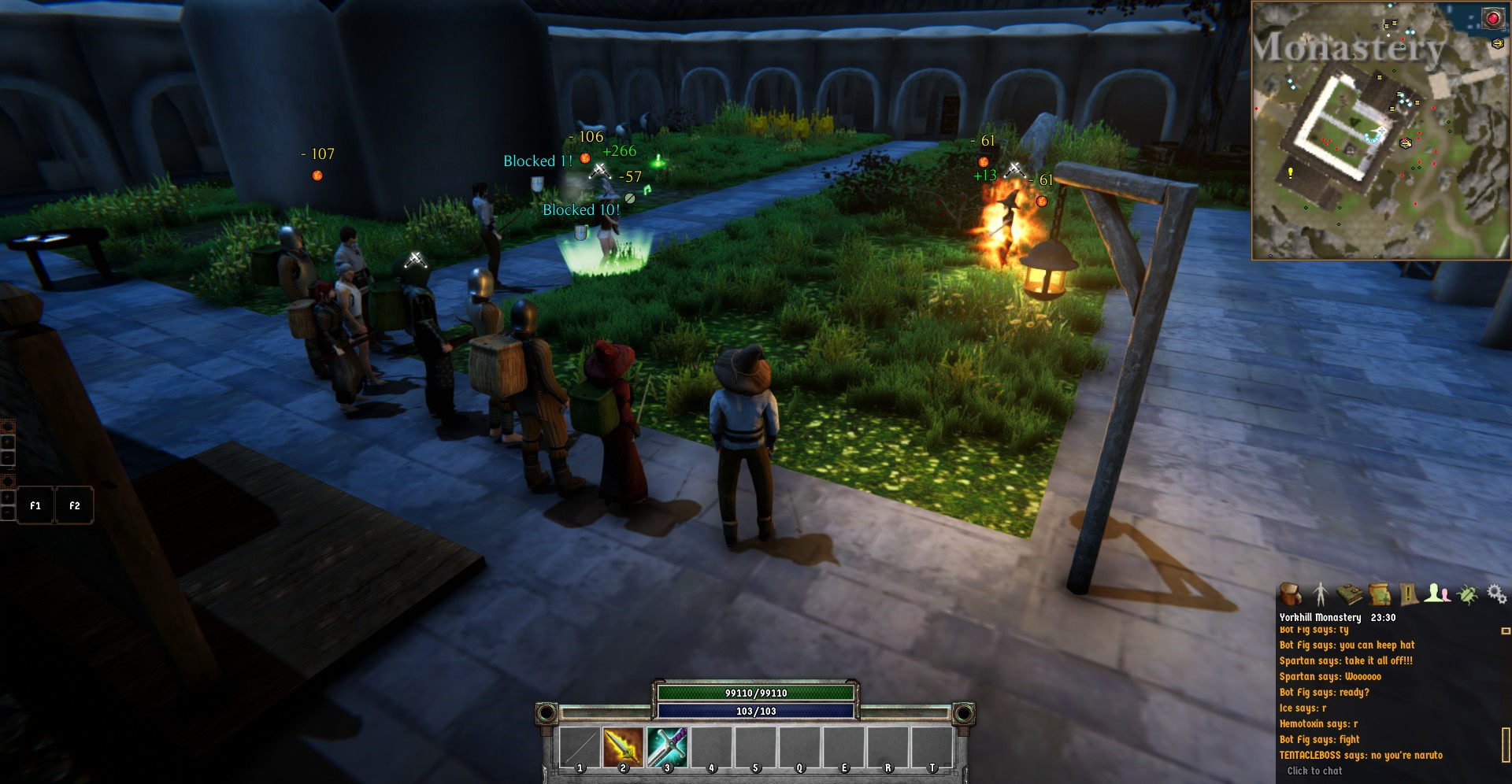Toggle chat window size with the small bracket icon

1506,632
